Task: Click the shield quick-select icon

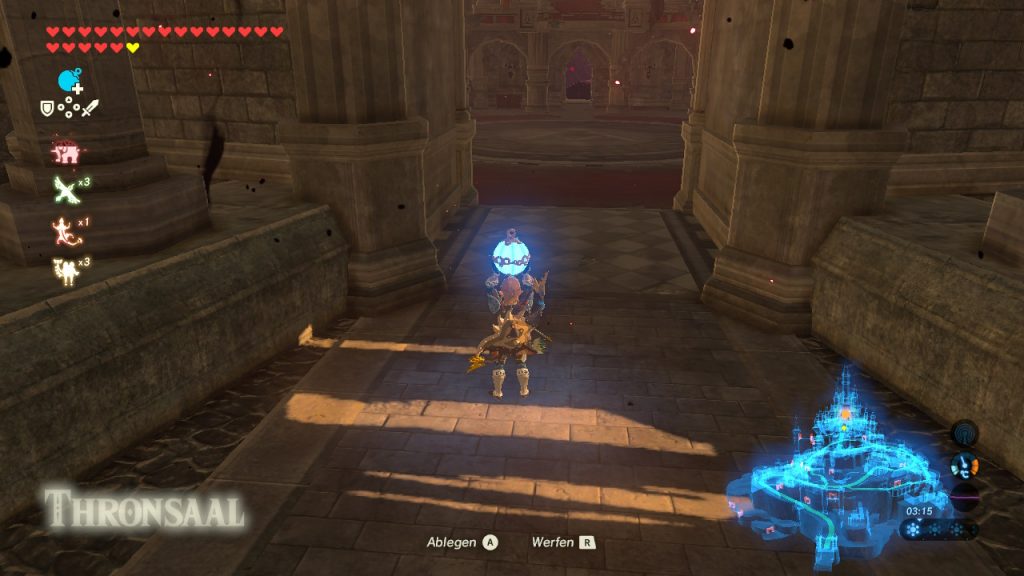Action: point(46,107)
